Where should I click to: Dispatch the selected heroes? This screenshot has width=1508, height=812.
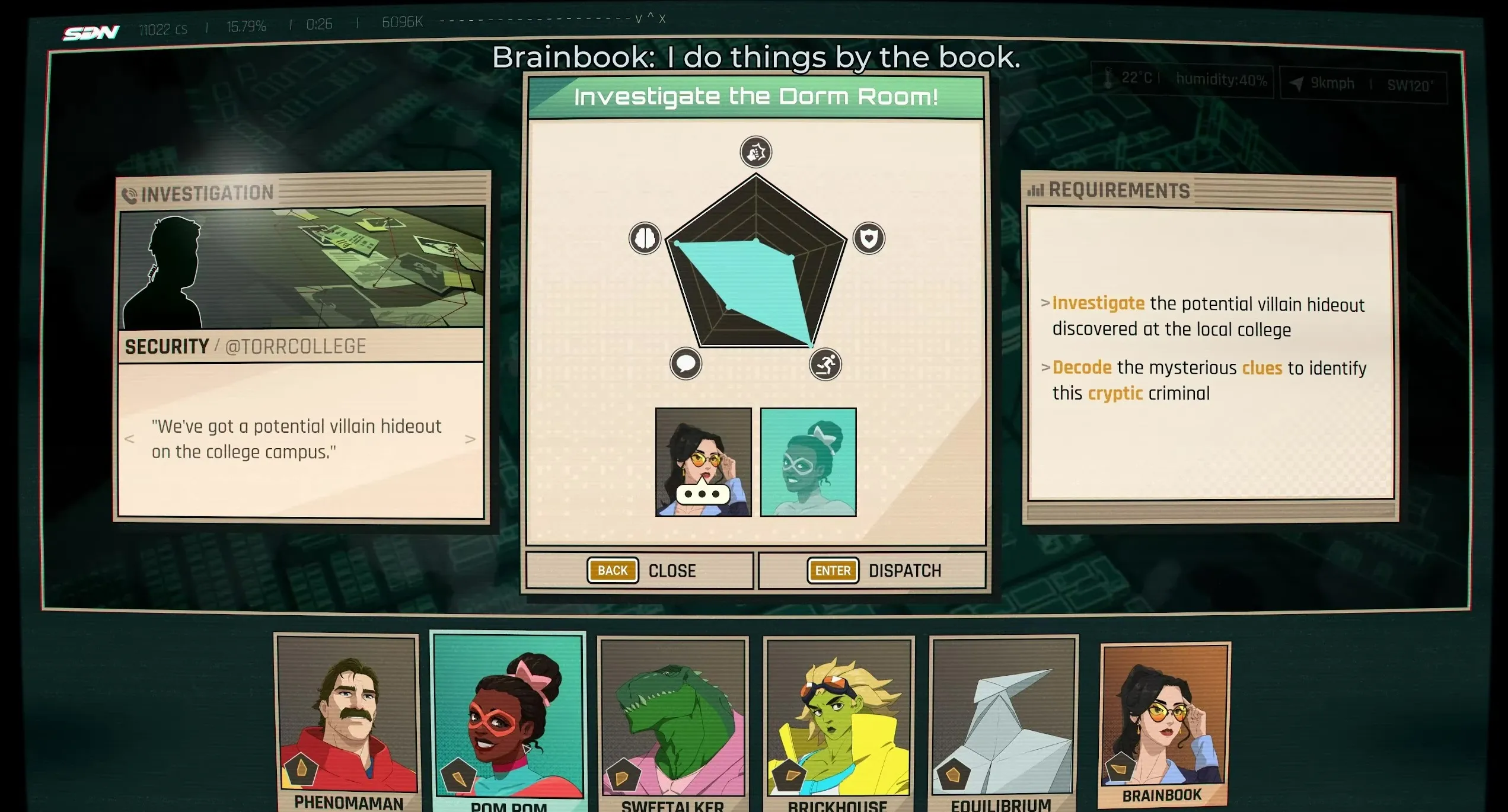pyautogui.click(x=872, y=571)
